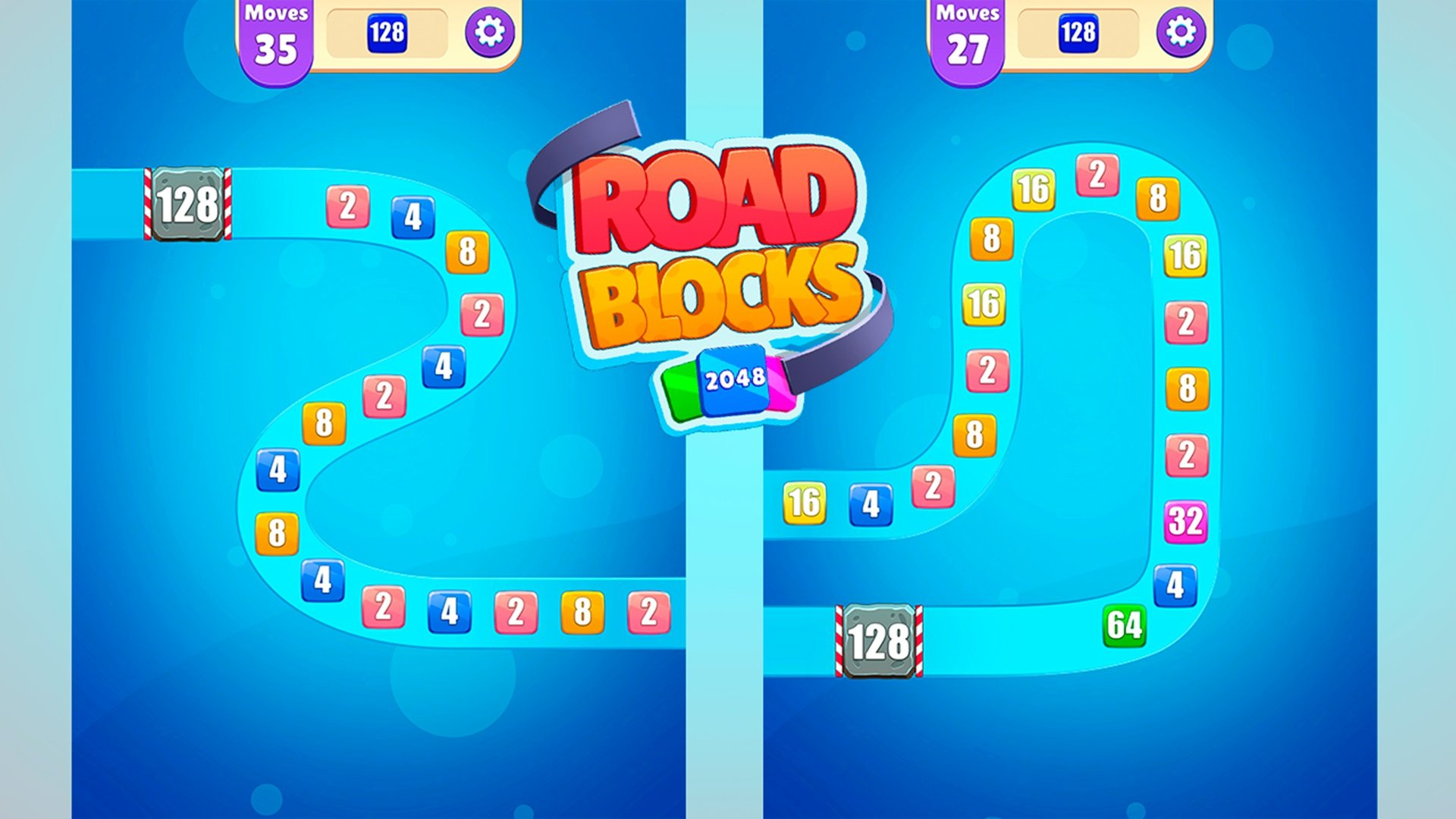This screenshot has height=819, width=1456.
Task: Select the stone 128 roadblock on left board
Action: (187, 202)
